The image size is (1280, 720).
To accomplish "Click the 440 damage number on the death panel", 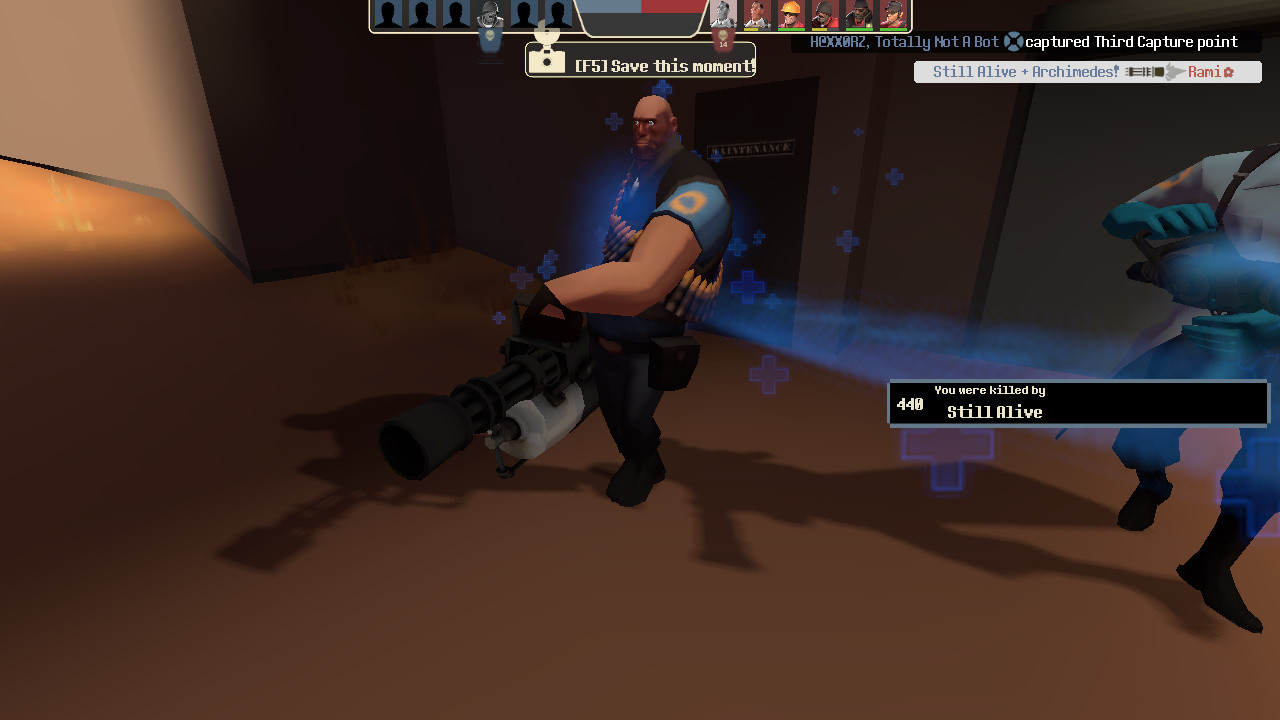I will [910, 404].
